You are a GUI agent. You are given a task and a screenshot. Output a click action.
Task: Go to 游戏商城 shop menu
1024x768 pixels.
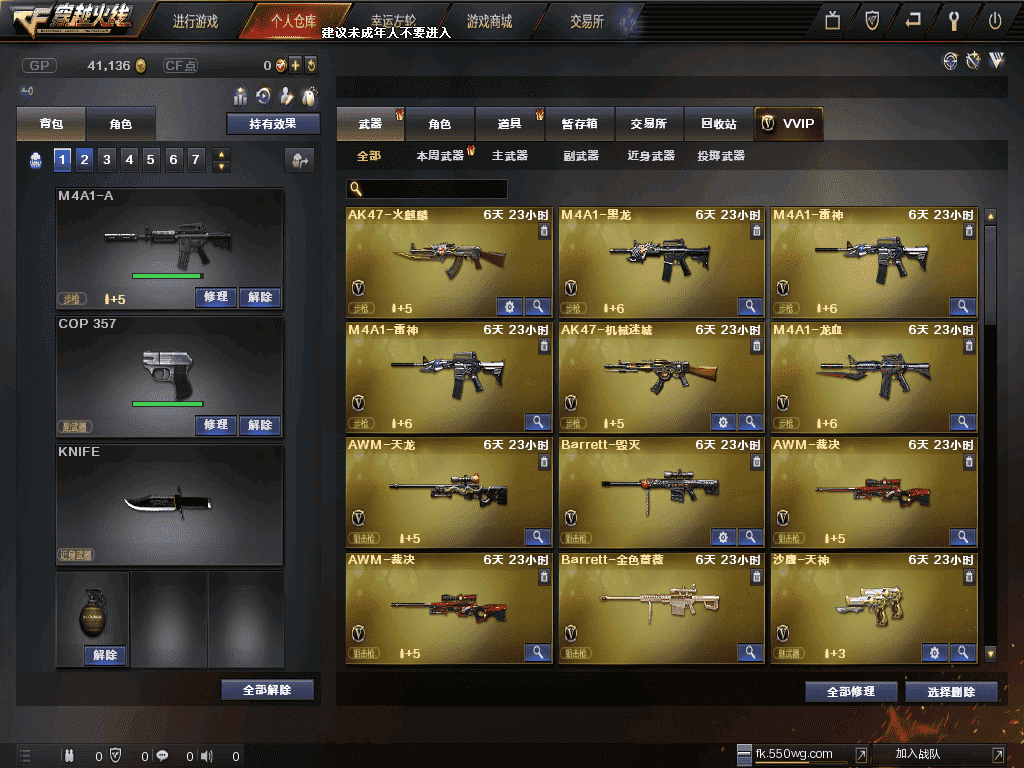(489, 21)
